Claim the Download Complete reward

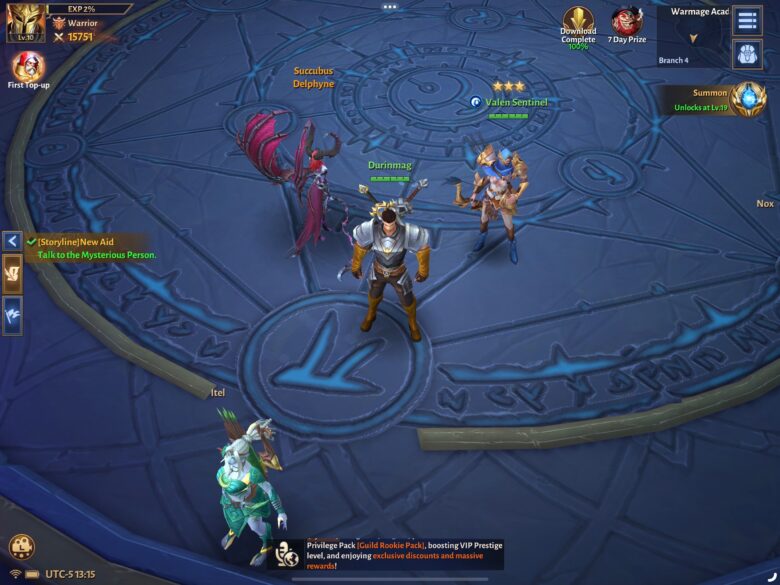[x=578, y=25]
